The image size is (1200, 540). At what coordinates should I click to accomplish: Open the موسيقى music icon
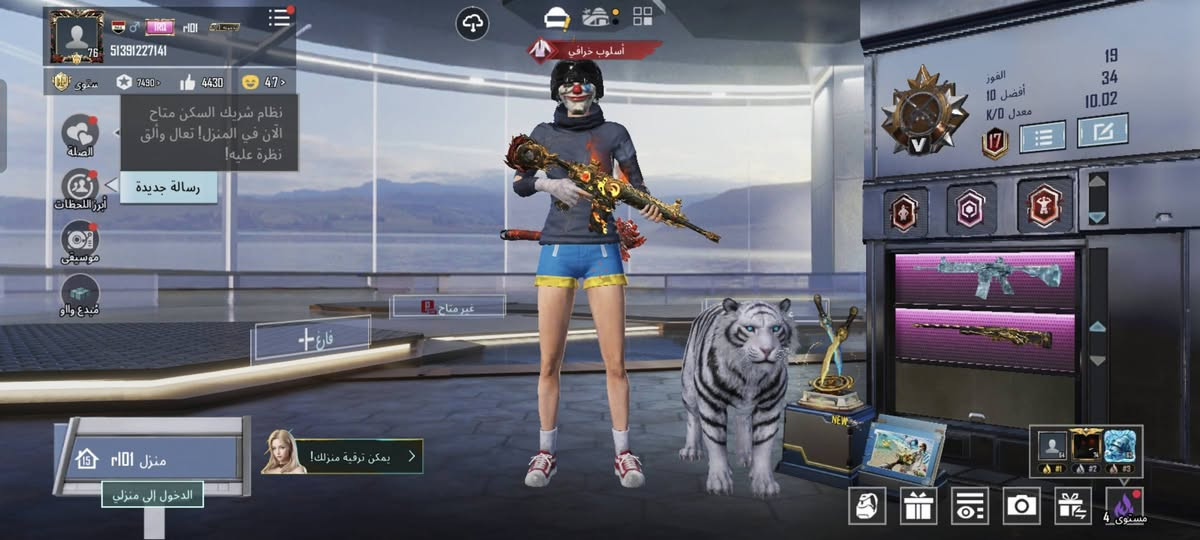click(79, 240)
